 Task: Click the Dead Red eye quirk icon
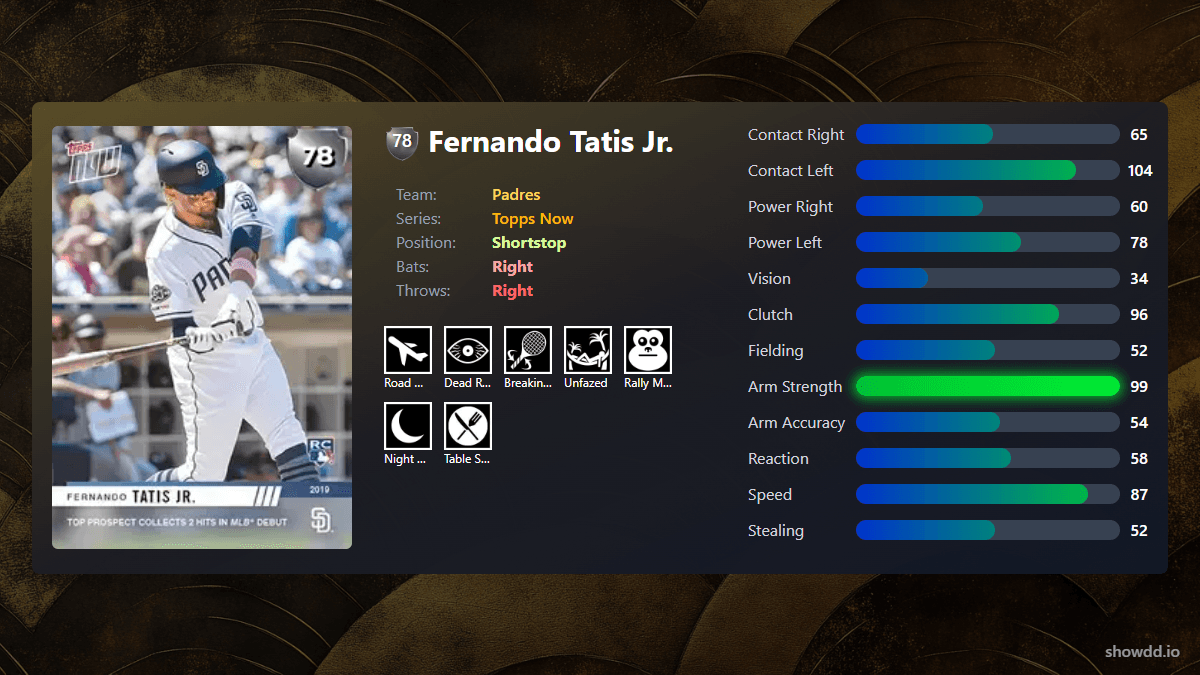click(468, 350)
